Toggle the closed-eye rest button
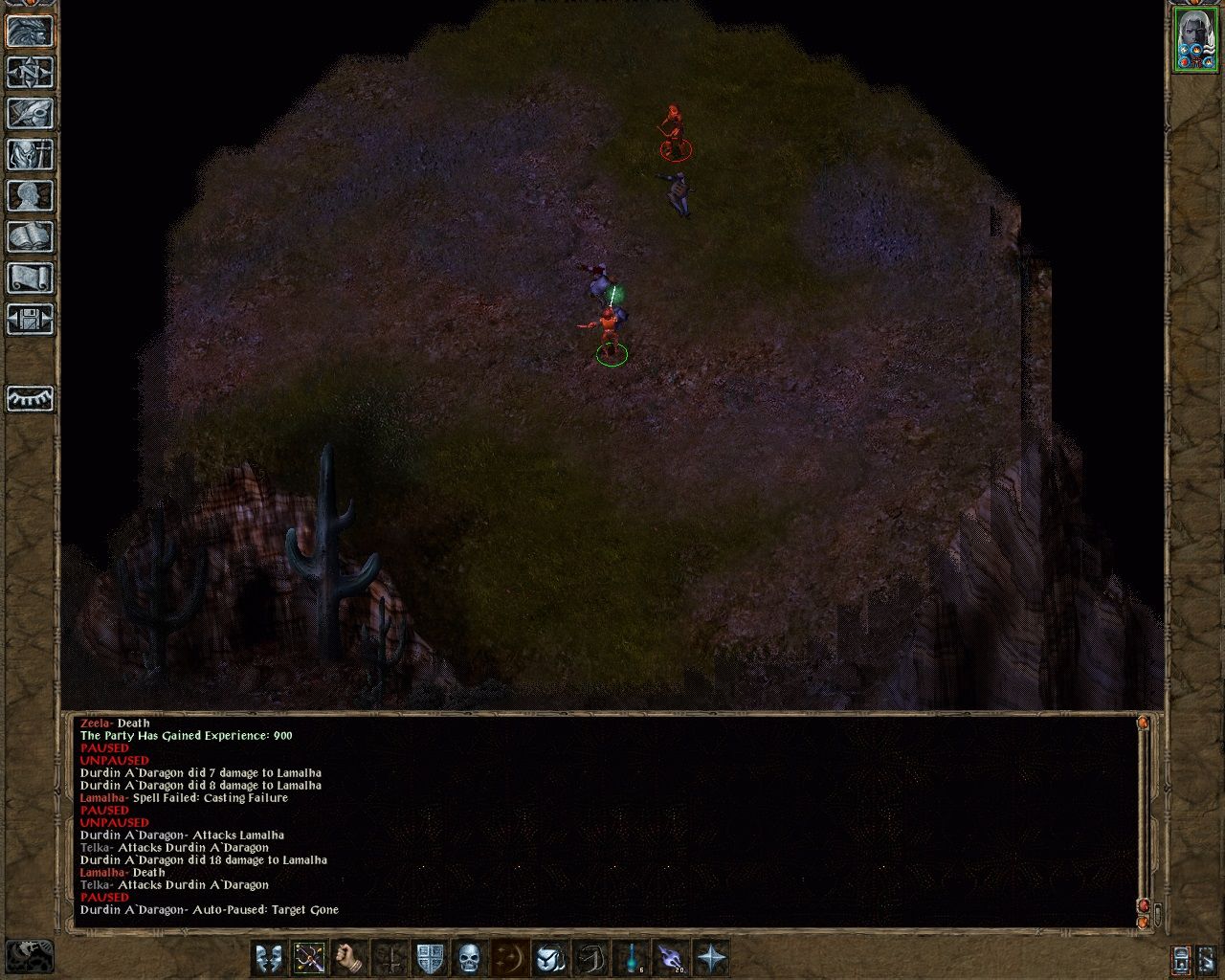The width and height of the screenshot is (1225, 980). click(x=30, y=398)
